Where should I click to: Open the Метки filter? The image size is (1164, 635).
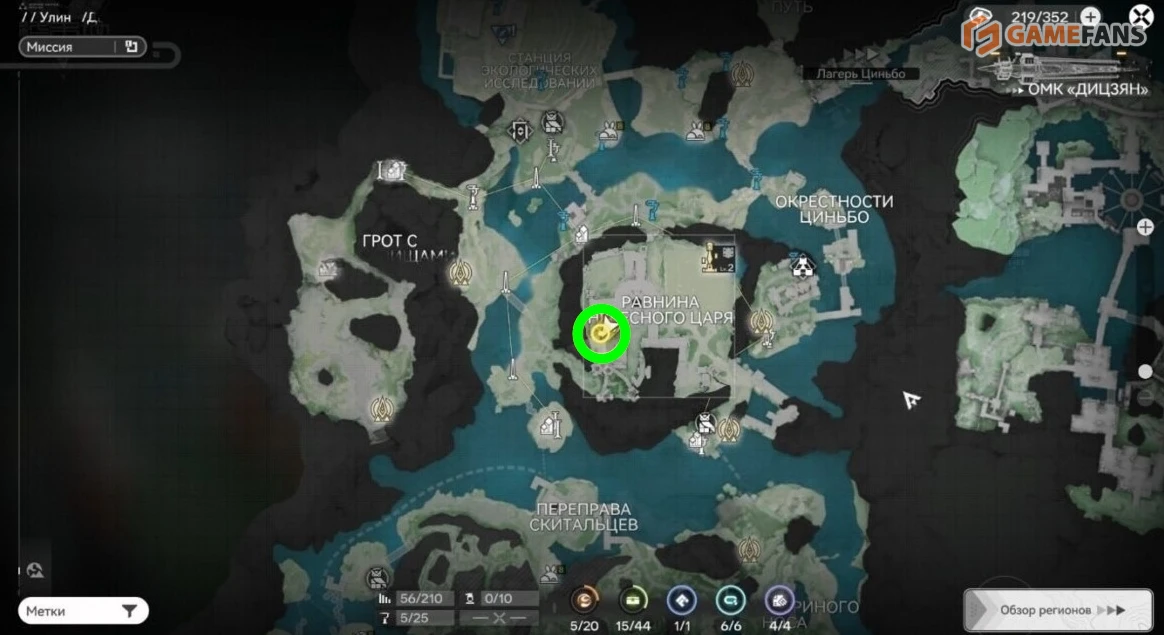(x=82, y=610)
